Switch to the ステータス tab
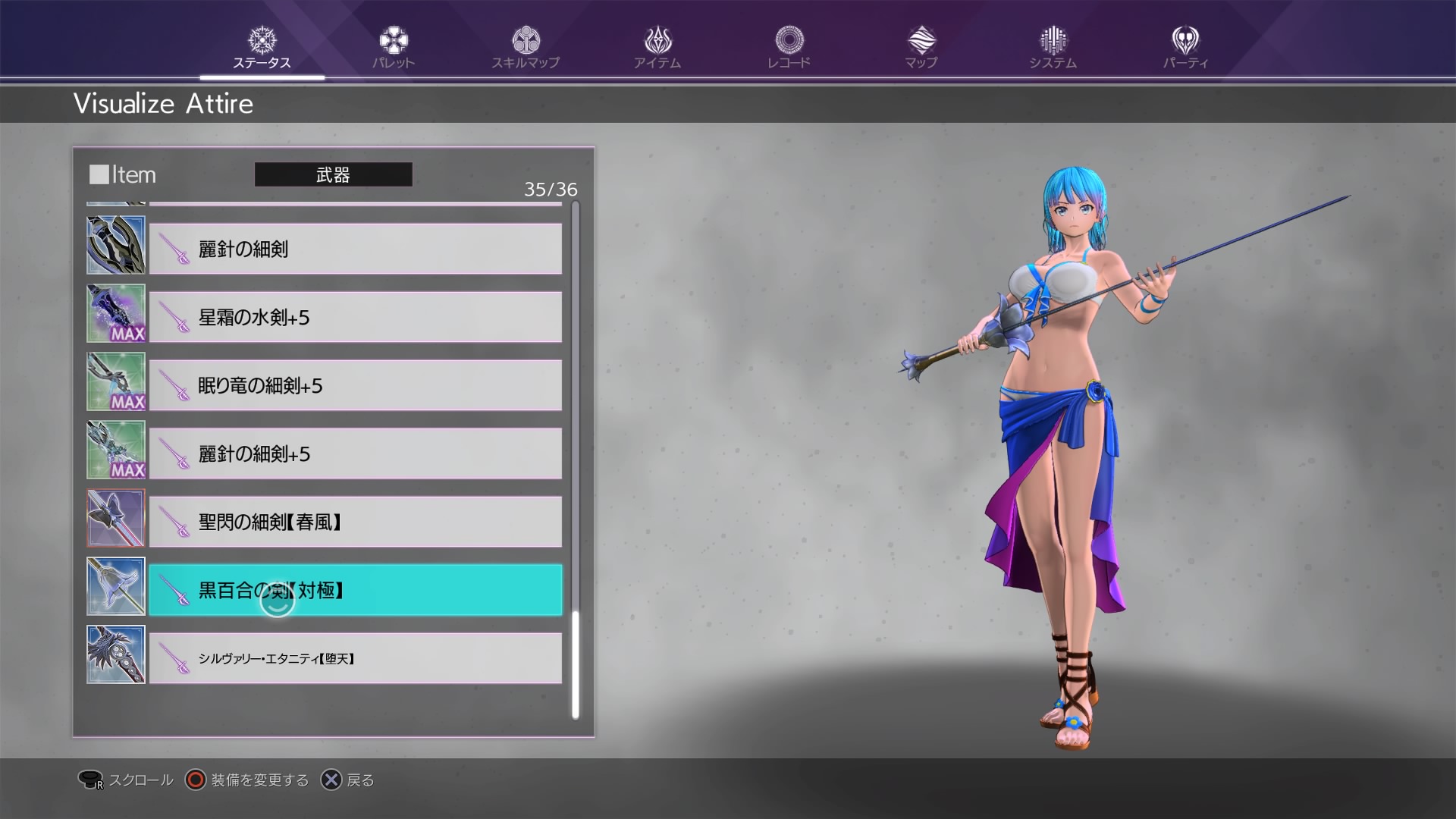This screenshot has height=819, width=1456. (x=262, y=48)
